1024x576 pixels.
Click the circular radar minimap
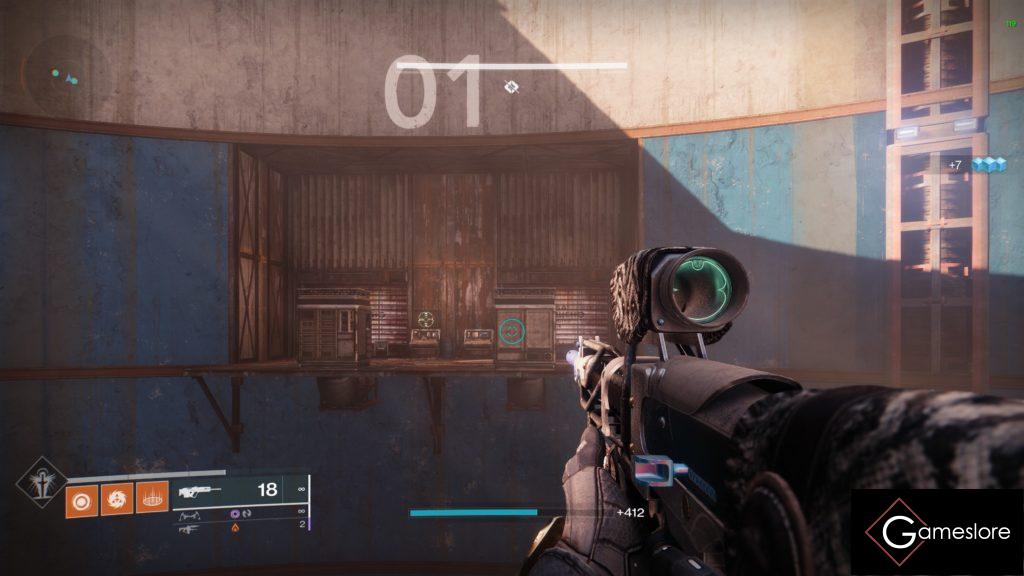point(60,73)
